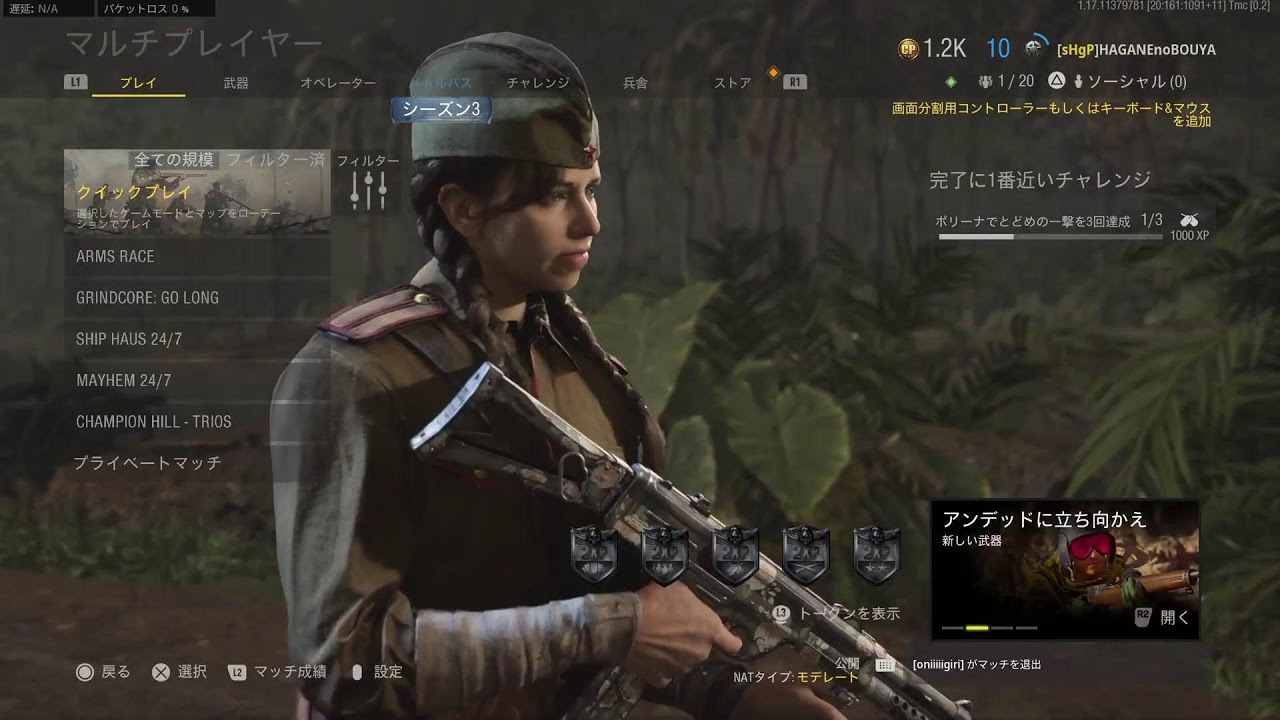Go to the オペレーター tab
This screenshot has width=1280, height=720.
tap(338, 83)
